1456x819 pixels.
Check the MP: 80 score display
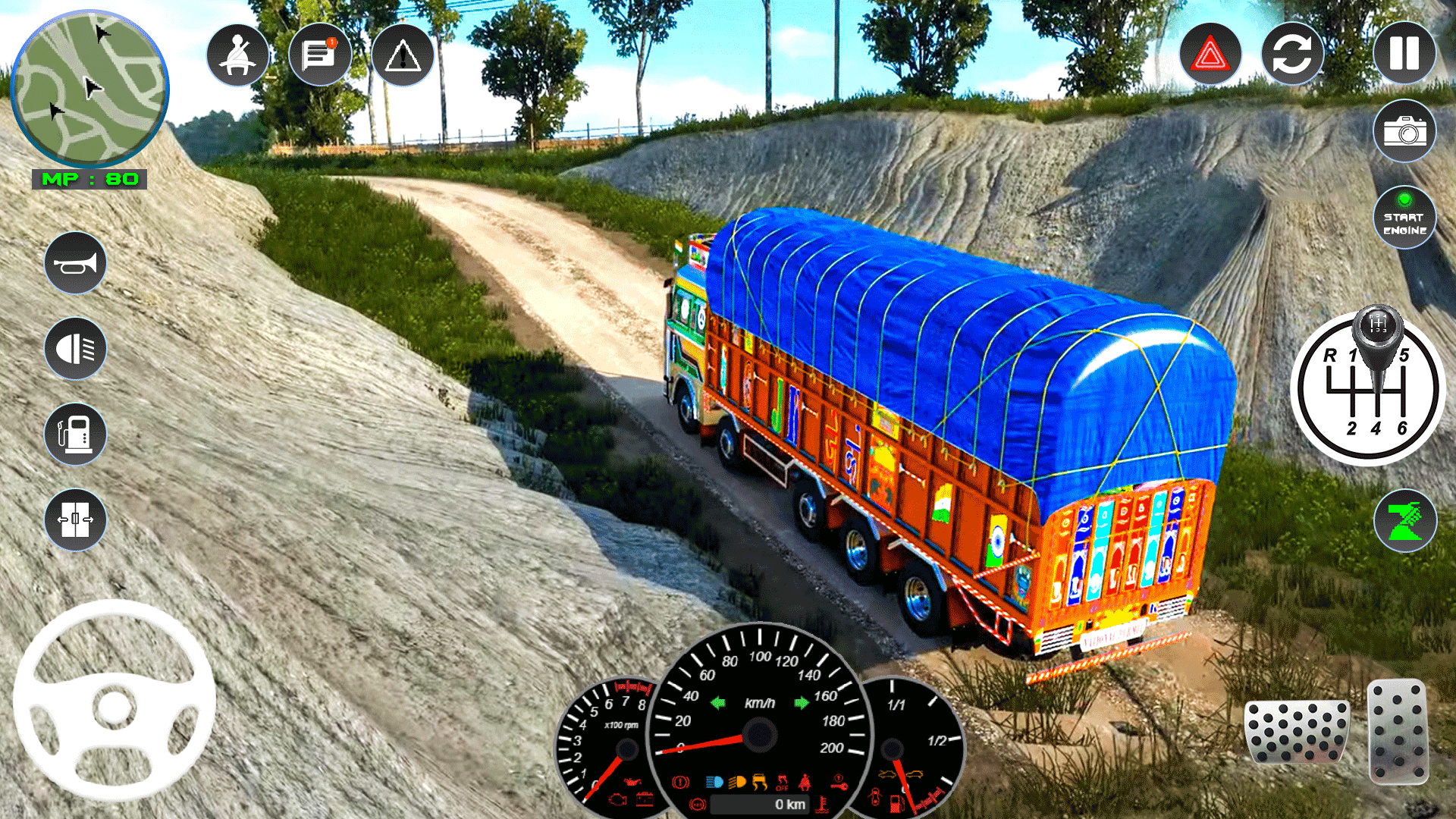click(91, 180)
